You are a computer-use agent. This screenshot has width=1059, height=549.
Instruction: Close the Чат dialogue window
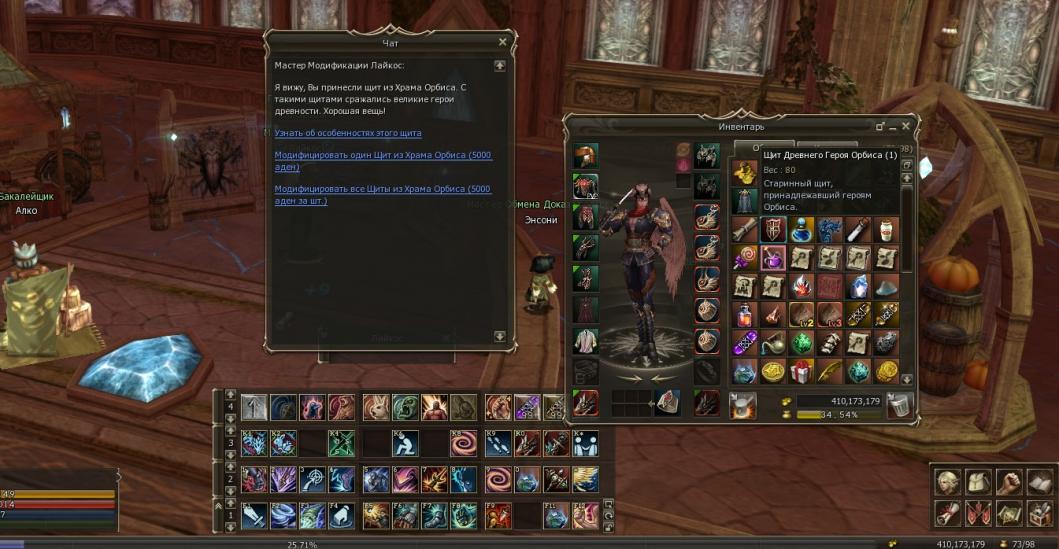[502, 42]
